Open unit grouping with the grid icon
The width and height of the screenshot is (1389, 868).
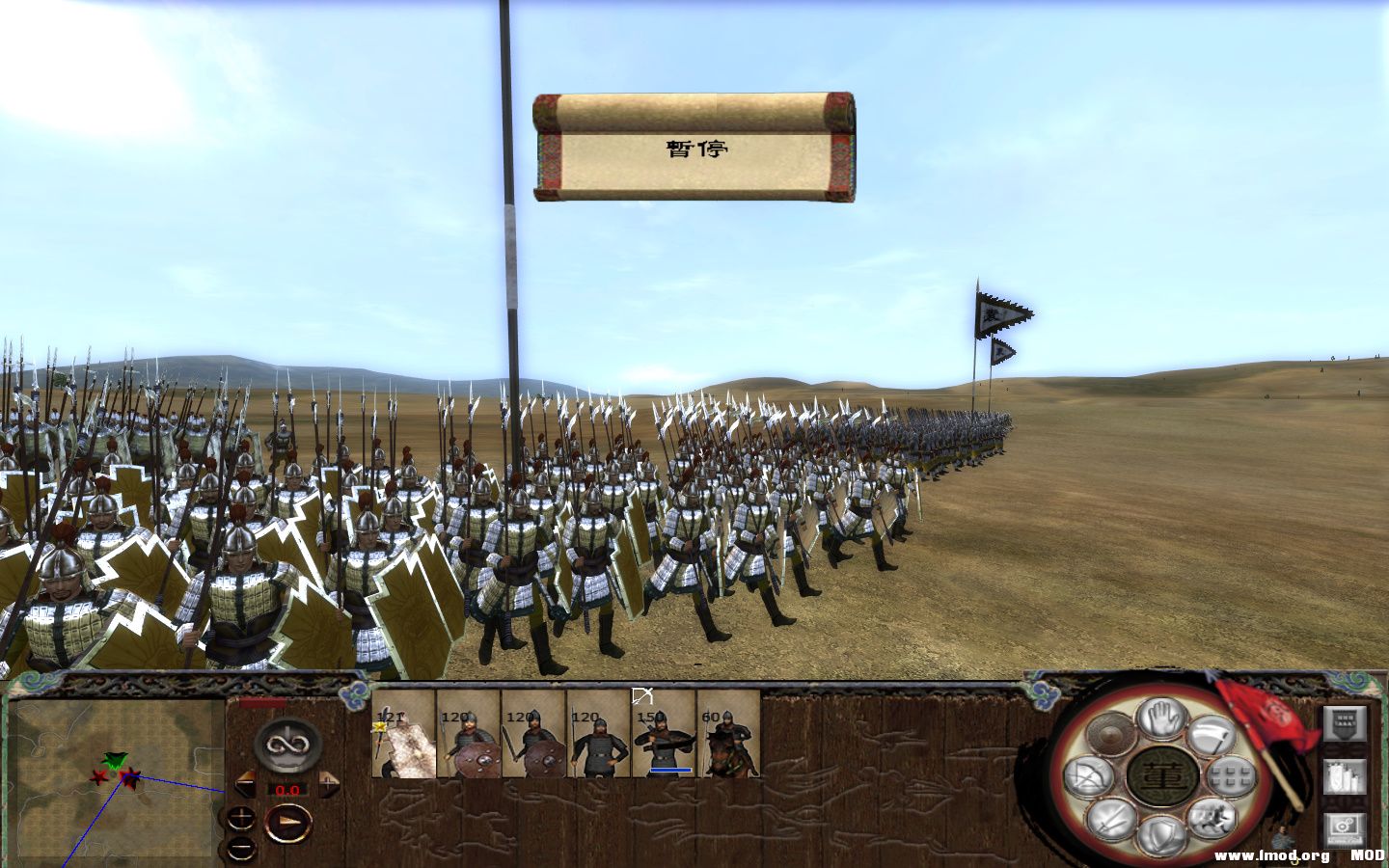tap(1230, 776)
